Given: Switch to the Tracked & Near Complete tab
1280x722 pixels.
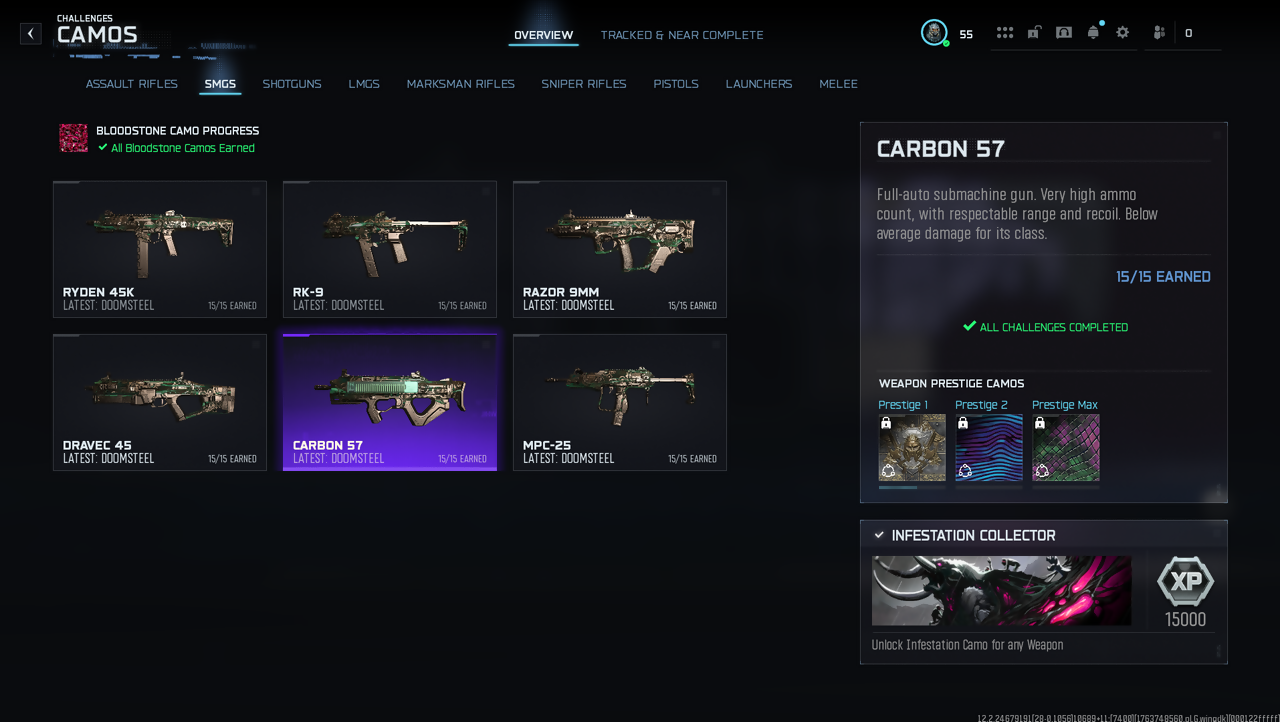Looking at the screenshot, I should (x=681, y=35).
